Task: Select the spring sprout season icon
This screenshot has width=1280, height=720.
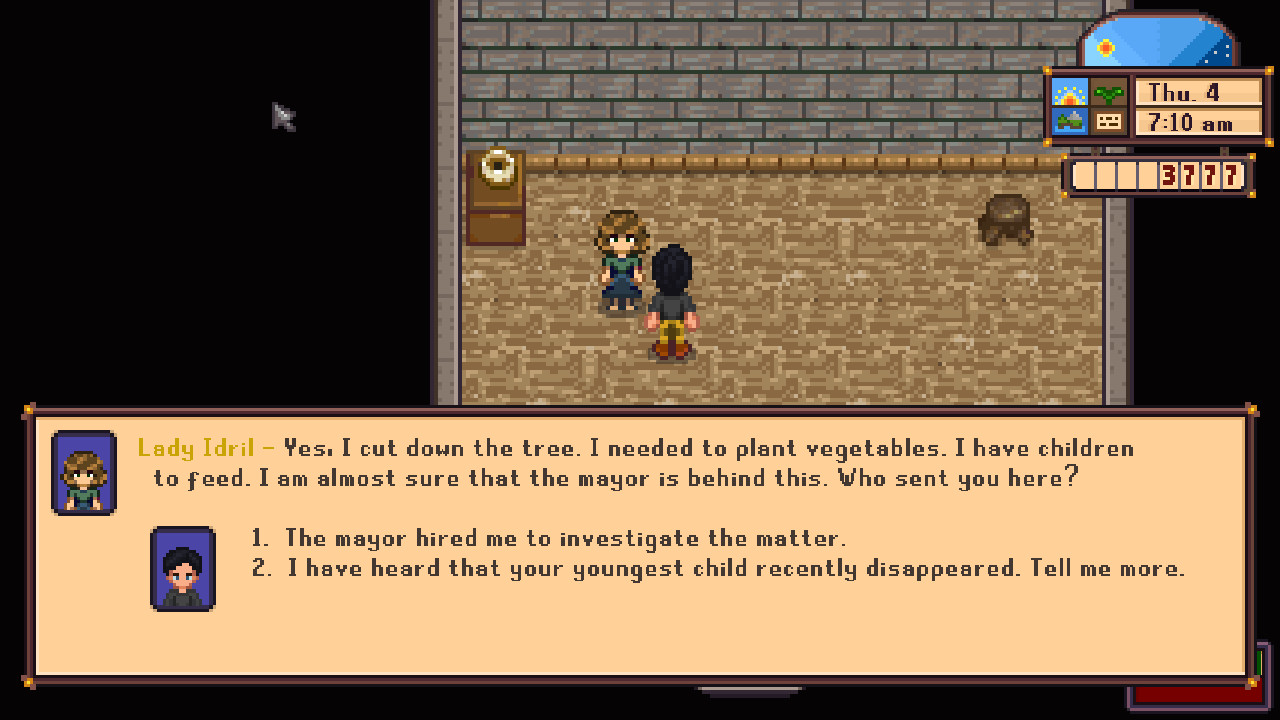Action: 1108,91
